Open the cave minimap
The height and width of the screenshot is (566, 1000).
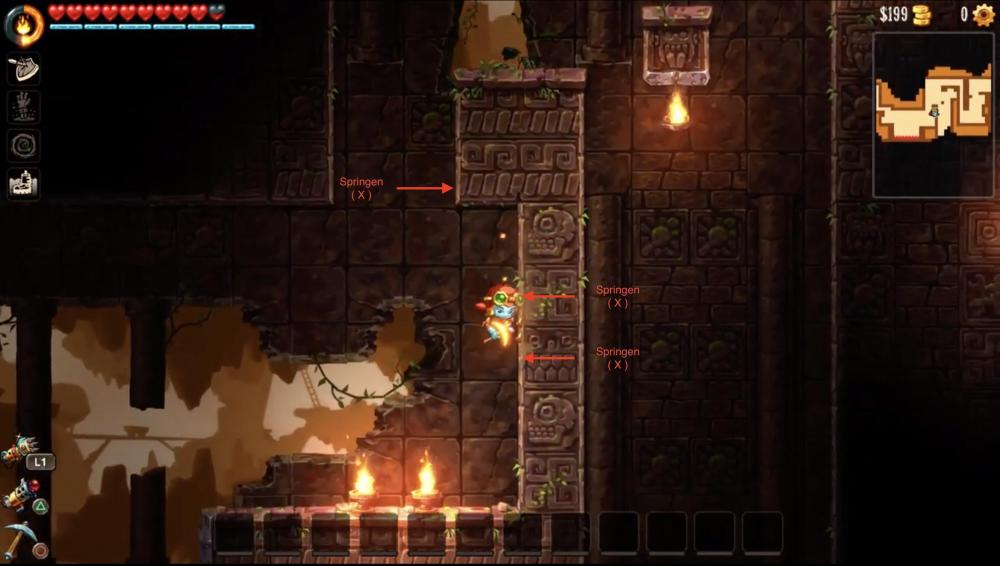tap(932, 114)
